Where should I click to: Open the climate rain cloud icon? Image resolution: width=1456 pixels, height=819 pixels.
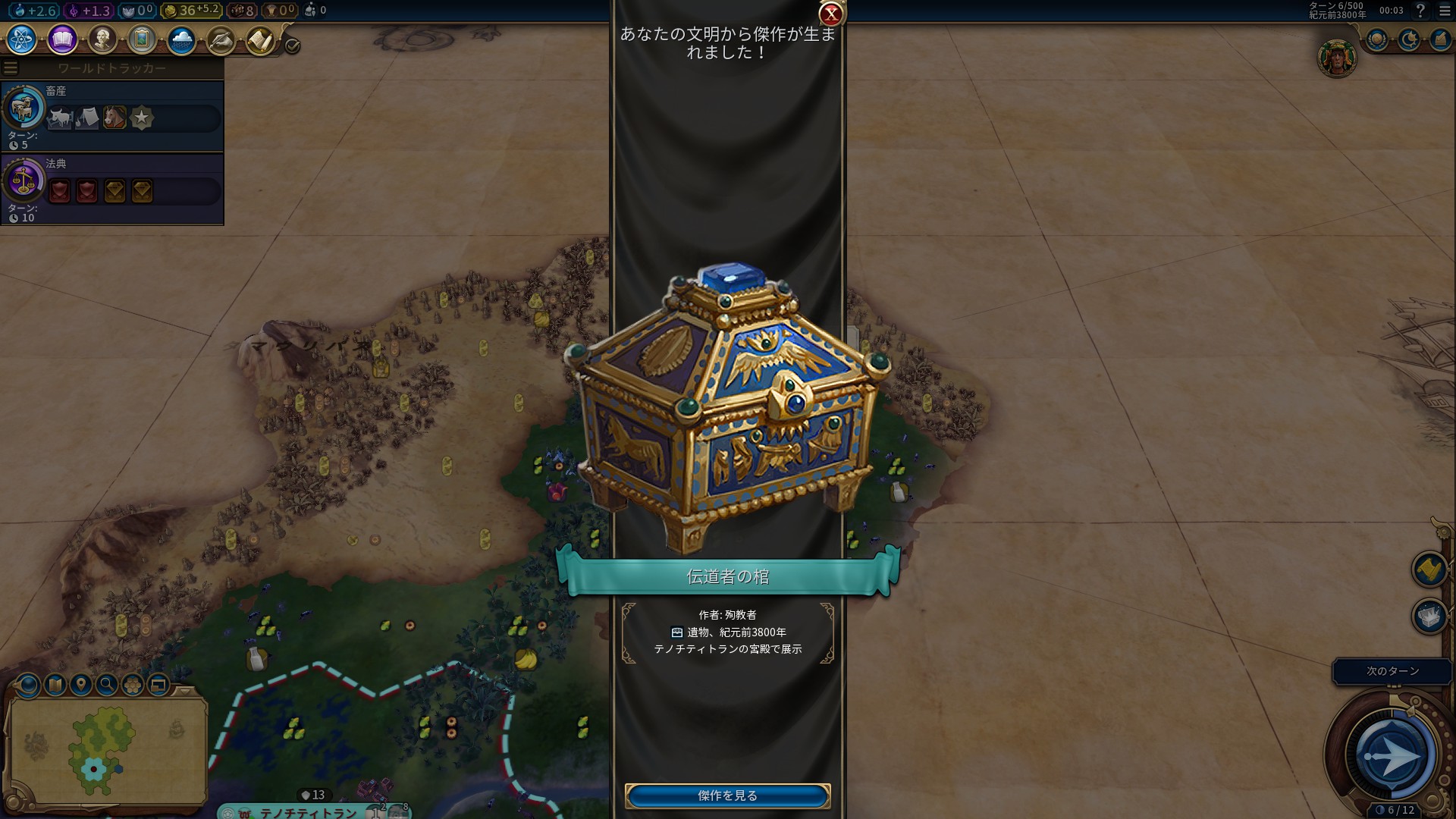(x=181, y=39)
